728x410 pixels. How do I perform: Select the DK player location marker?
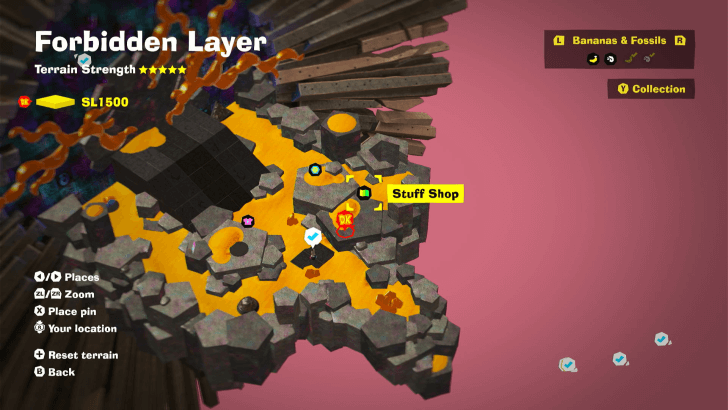coord(345,219)
